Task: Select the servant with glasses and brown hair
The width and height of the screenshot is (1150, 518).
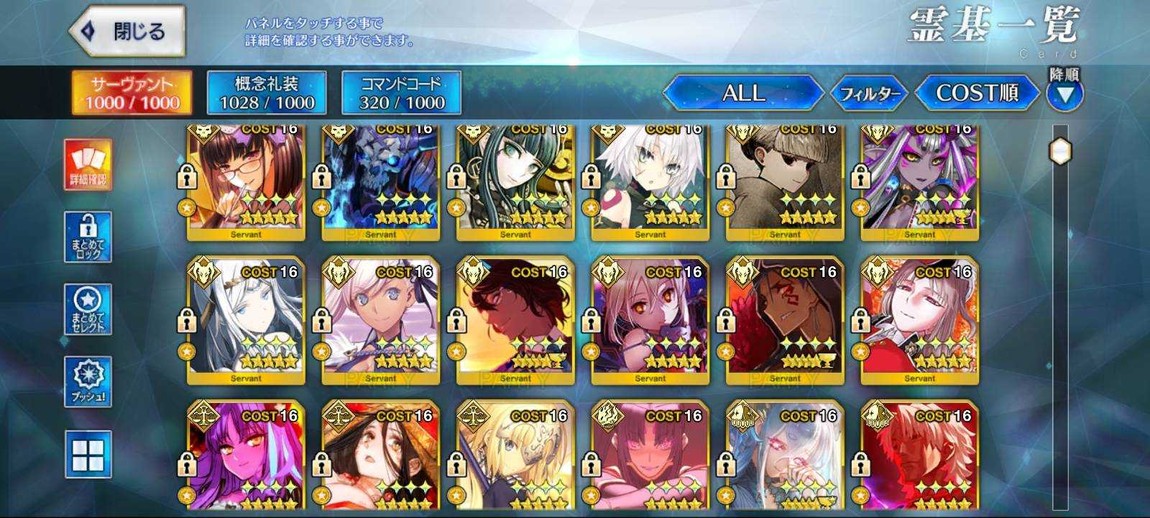Action: (x=245, y=180)
